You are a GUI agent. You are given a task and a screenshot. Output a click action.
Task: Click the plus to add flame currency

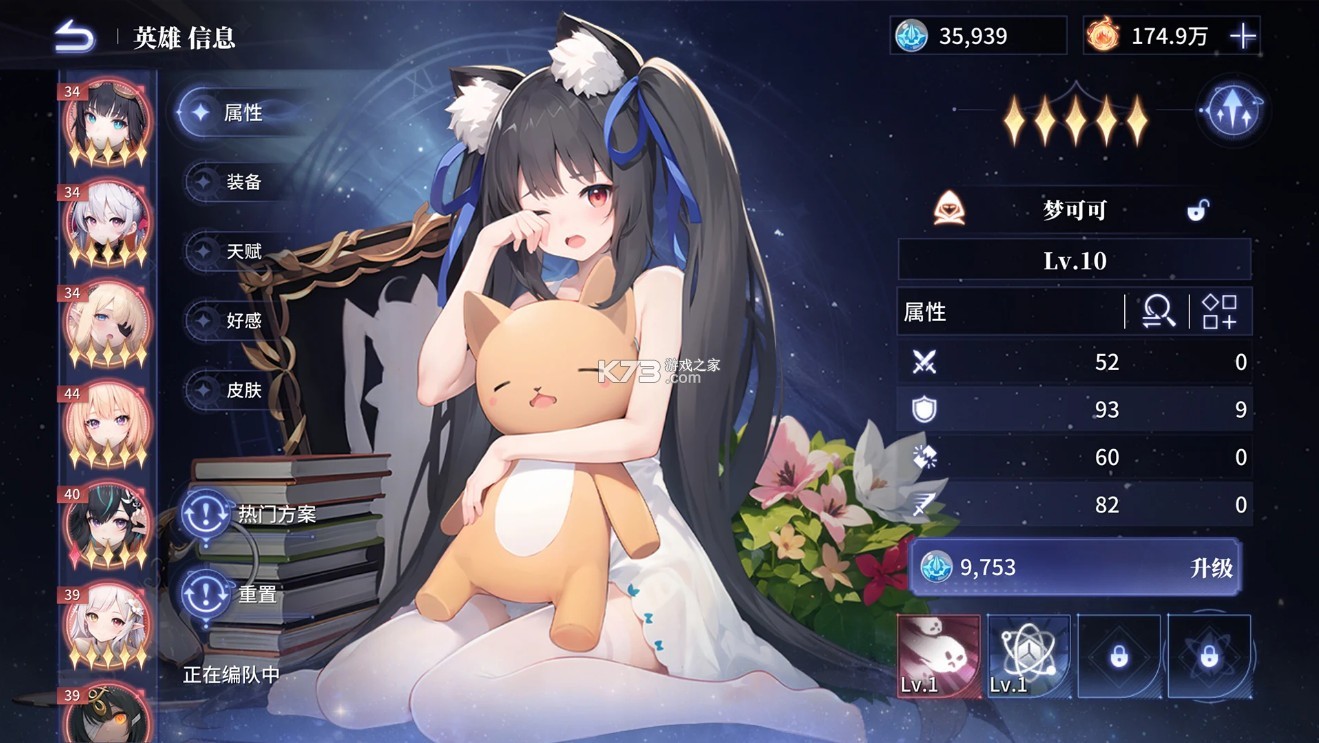(x=1243, y=35)
